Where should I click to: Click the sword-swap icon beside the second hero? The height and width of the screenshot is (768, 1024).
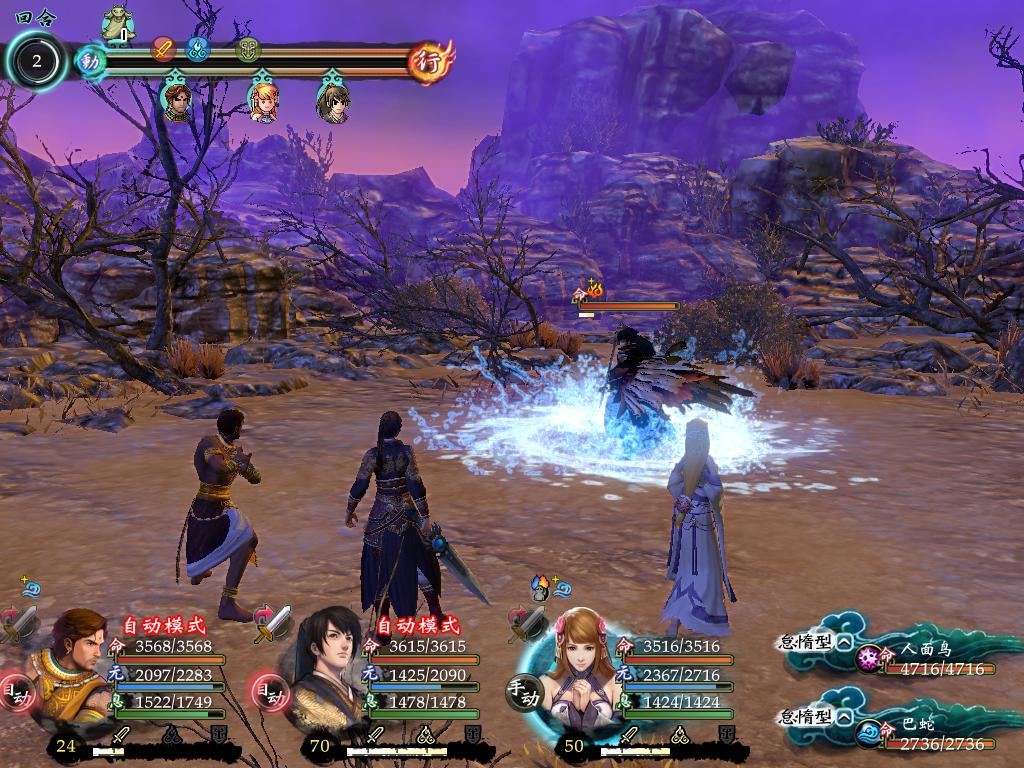pyautogui.click(x=271, y=622)
